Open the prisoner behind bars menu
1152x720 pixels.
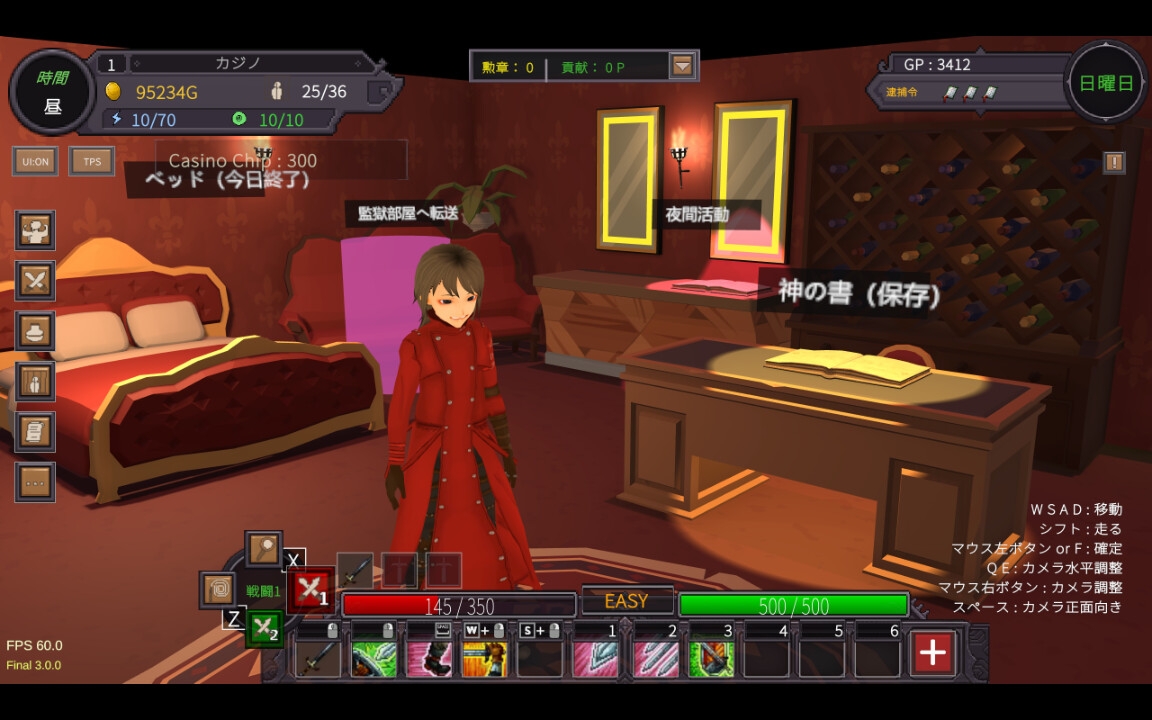point(36,381)
